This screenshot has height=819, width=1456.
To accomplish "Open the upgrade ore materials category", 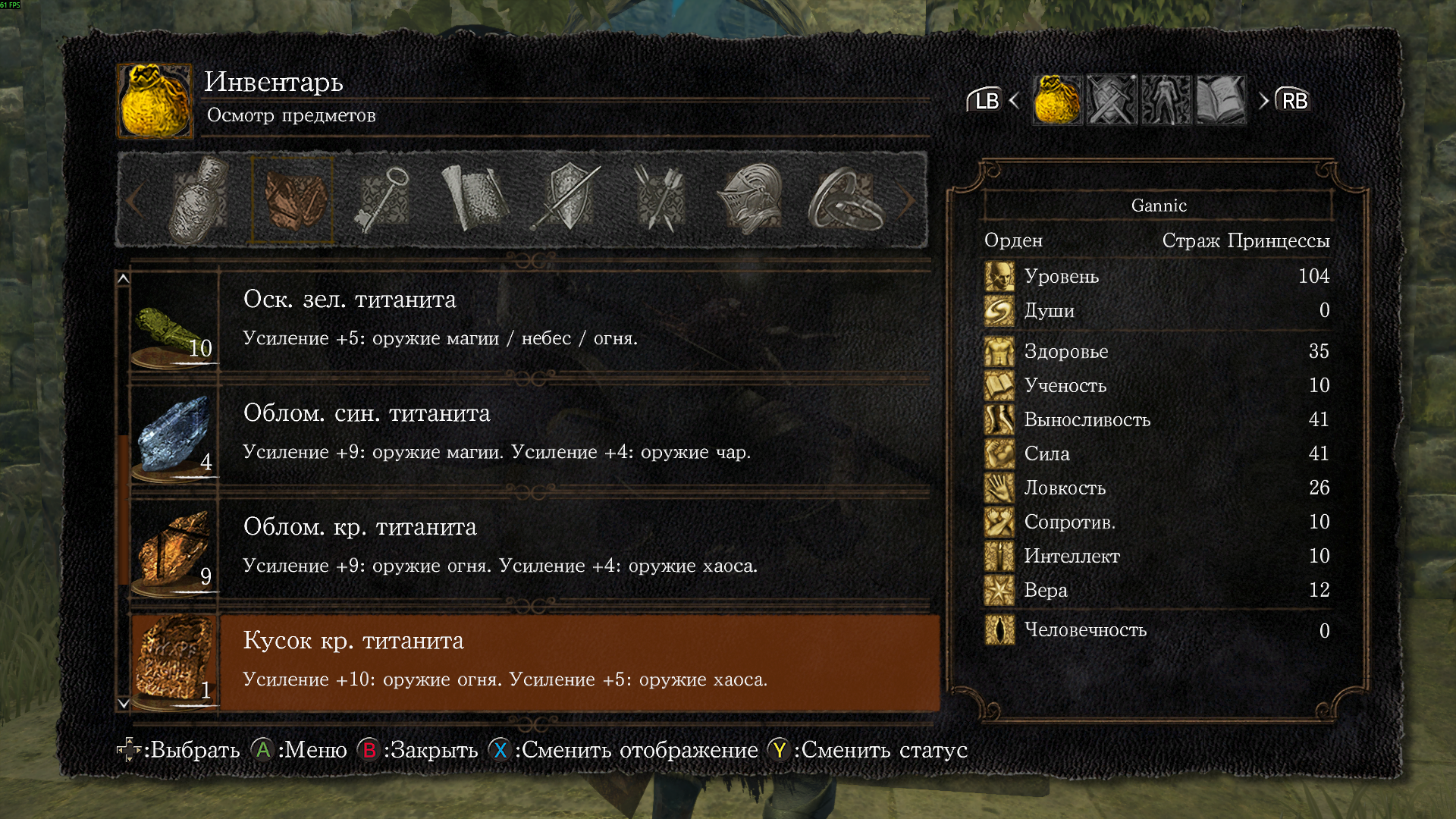I will pyautogui.click(x=293, y=200).
